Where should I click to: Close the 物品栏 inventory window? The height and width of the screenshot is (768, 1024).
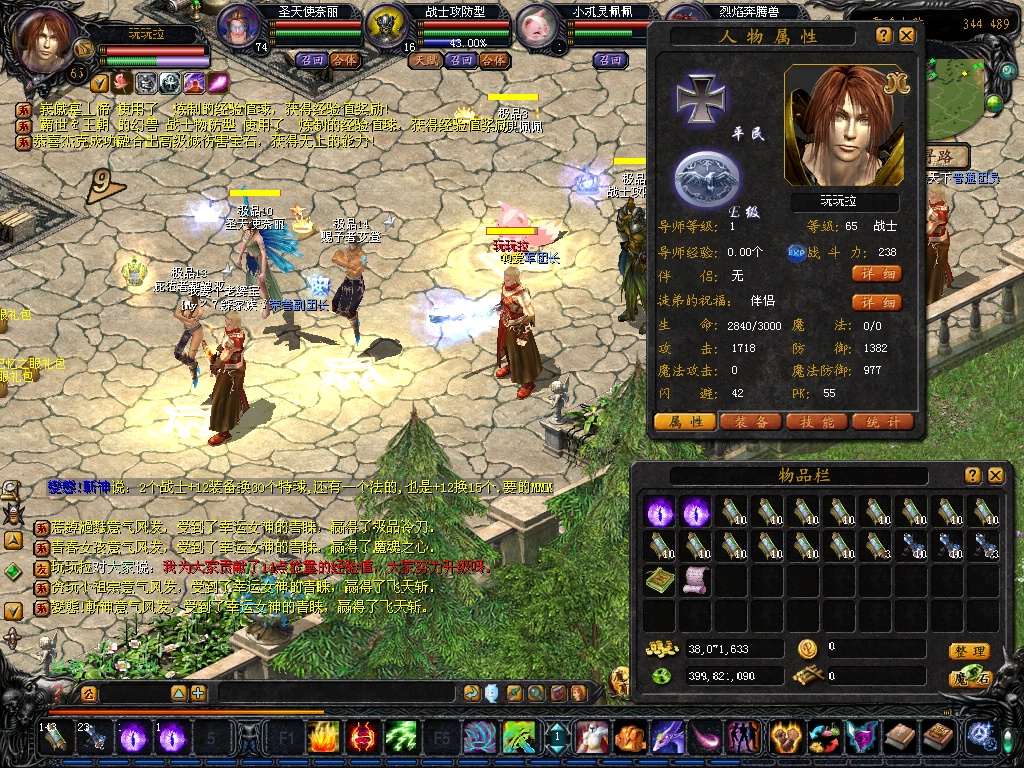pyautogui.click(x=995, y=475)
